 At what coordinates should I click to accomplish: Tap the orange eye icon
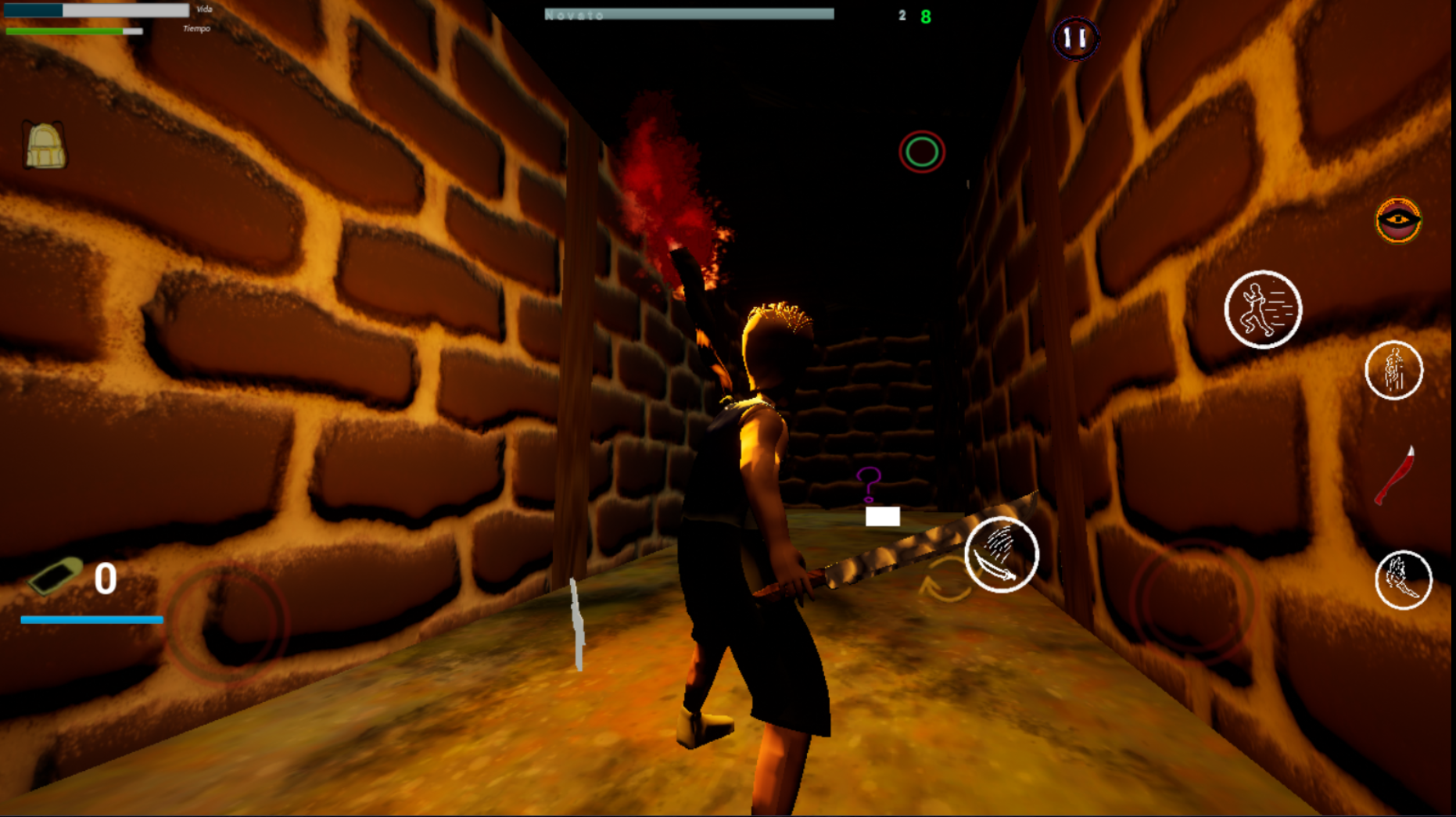(x=1398, y=220)
